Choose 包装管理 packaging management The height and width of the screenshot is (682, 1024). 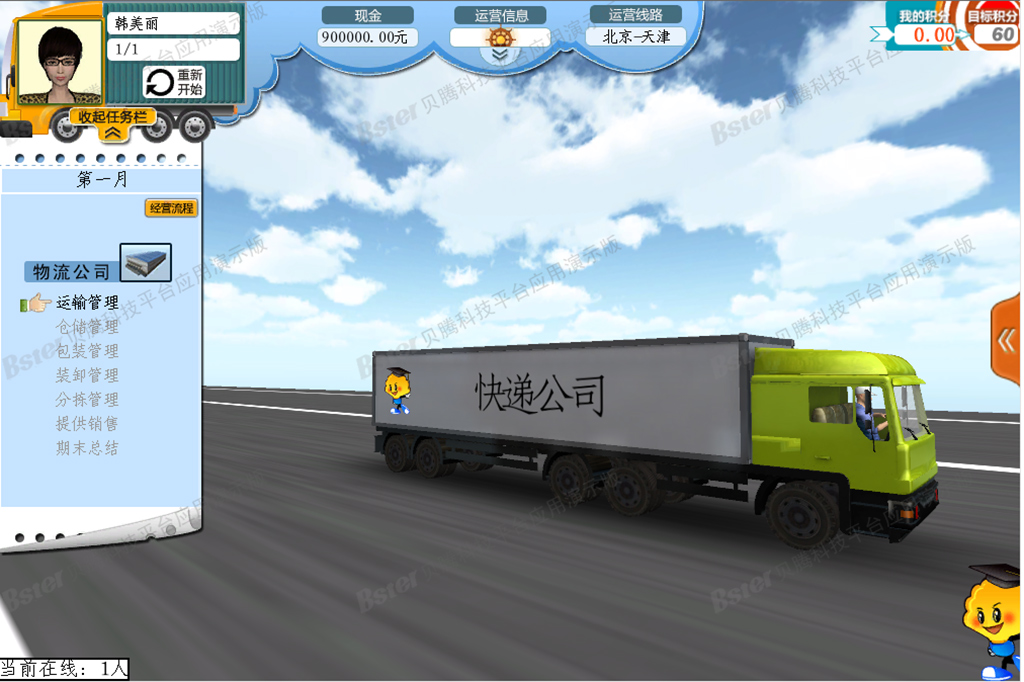point(87,351)
